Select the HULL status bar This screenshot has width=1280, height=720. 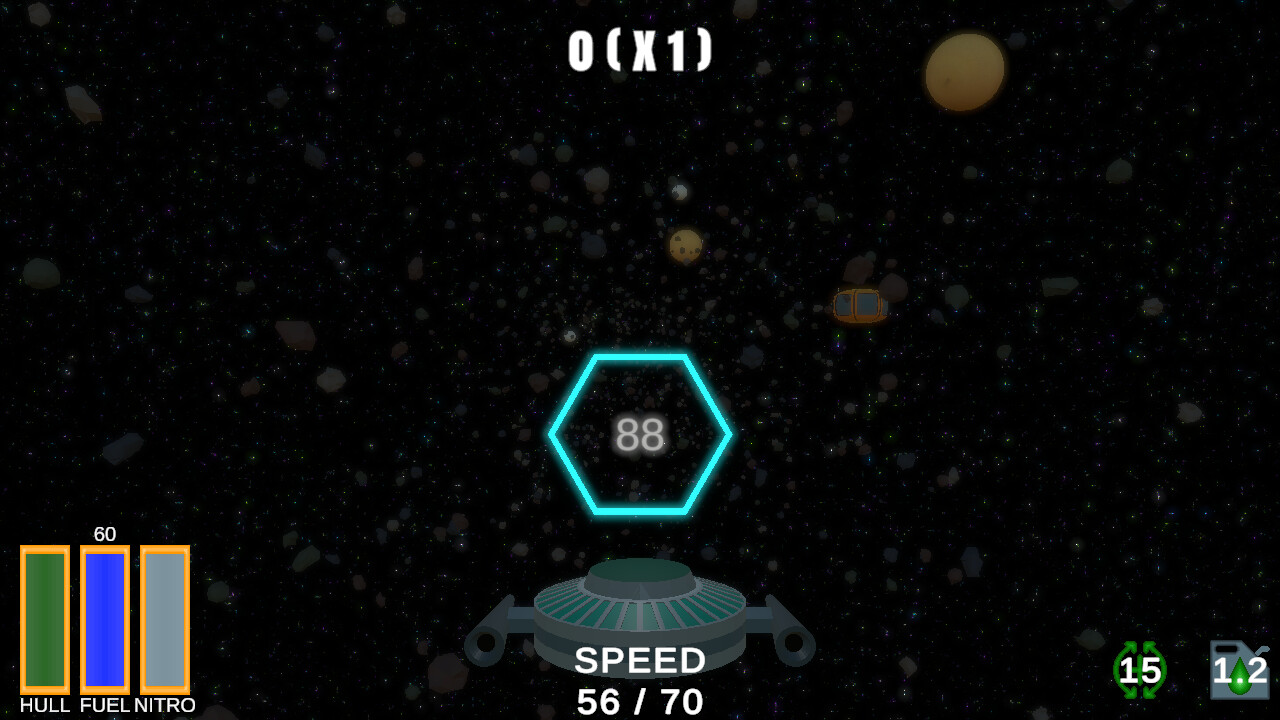pyautogui.click(x=46, y=620)
